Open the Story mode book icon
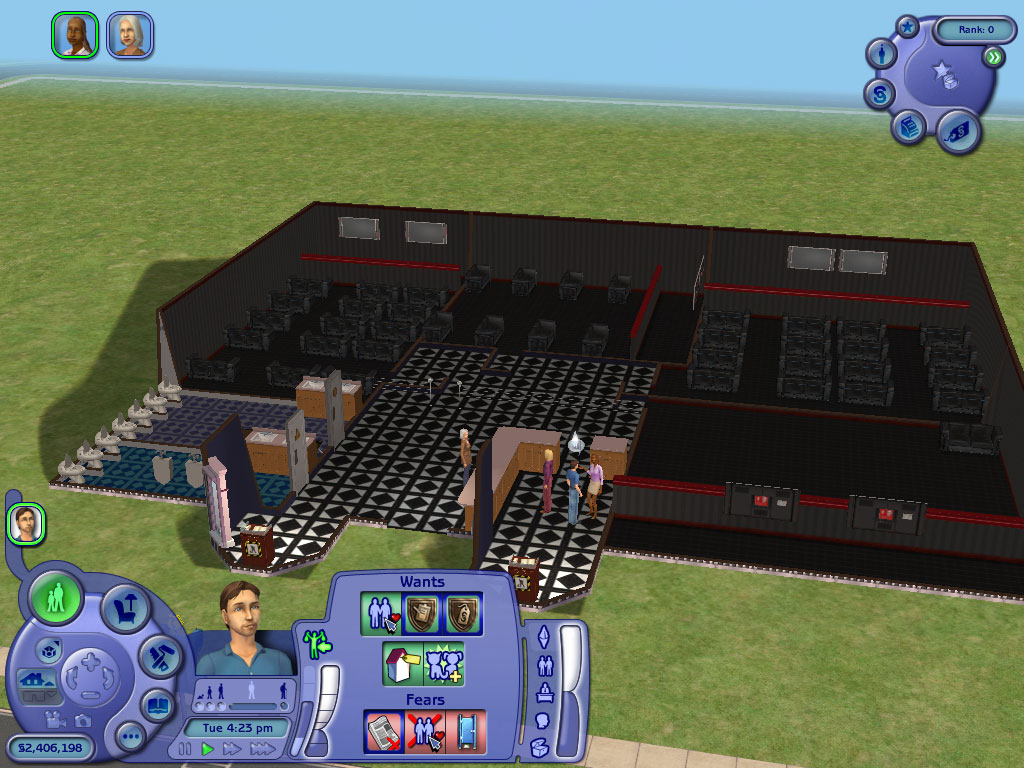 (157, 704)
